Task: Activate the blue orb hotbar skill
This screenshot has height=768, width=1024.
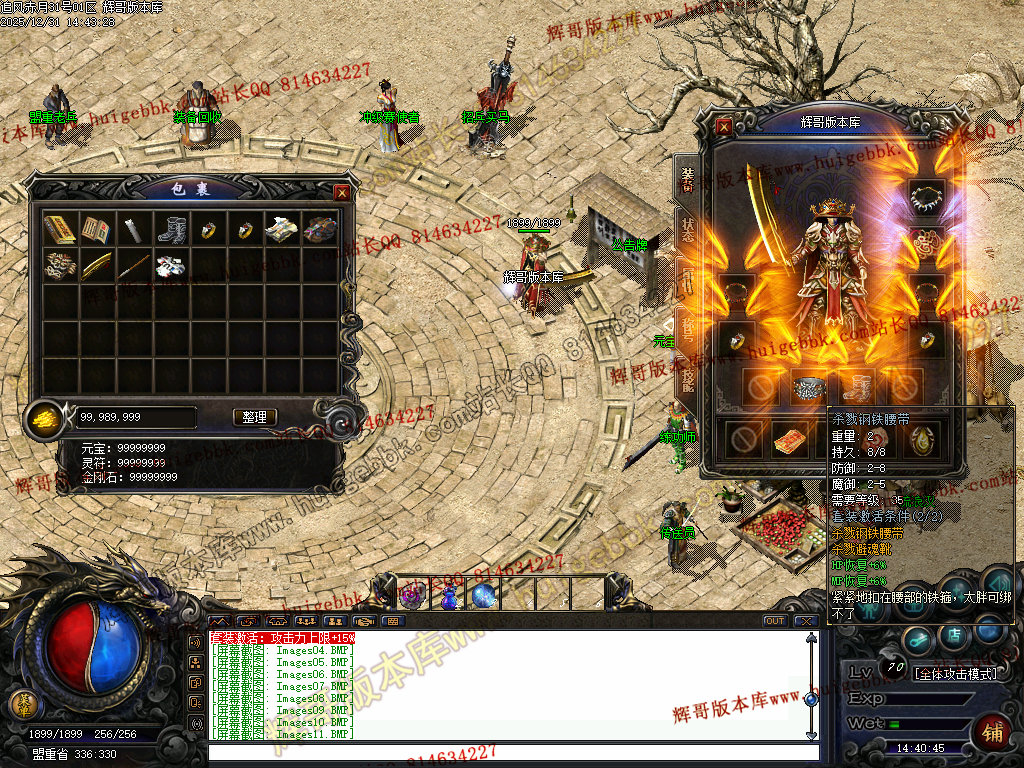Action: (x=484, y=596)
